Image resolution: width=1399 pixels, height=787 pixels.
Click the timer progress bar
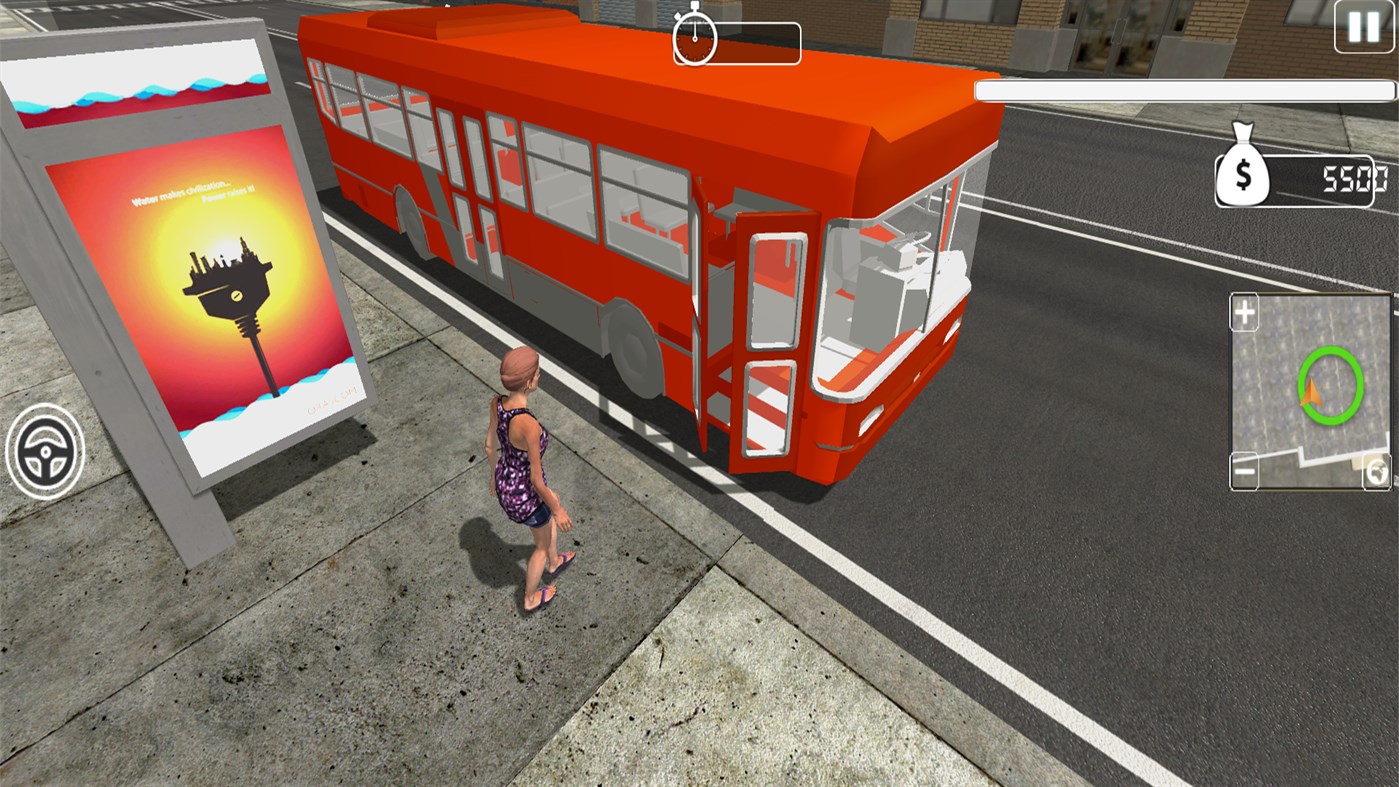755,42
